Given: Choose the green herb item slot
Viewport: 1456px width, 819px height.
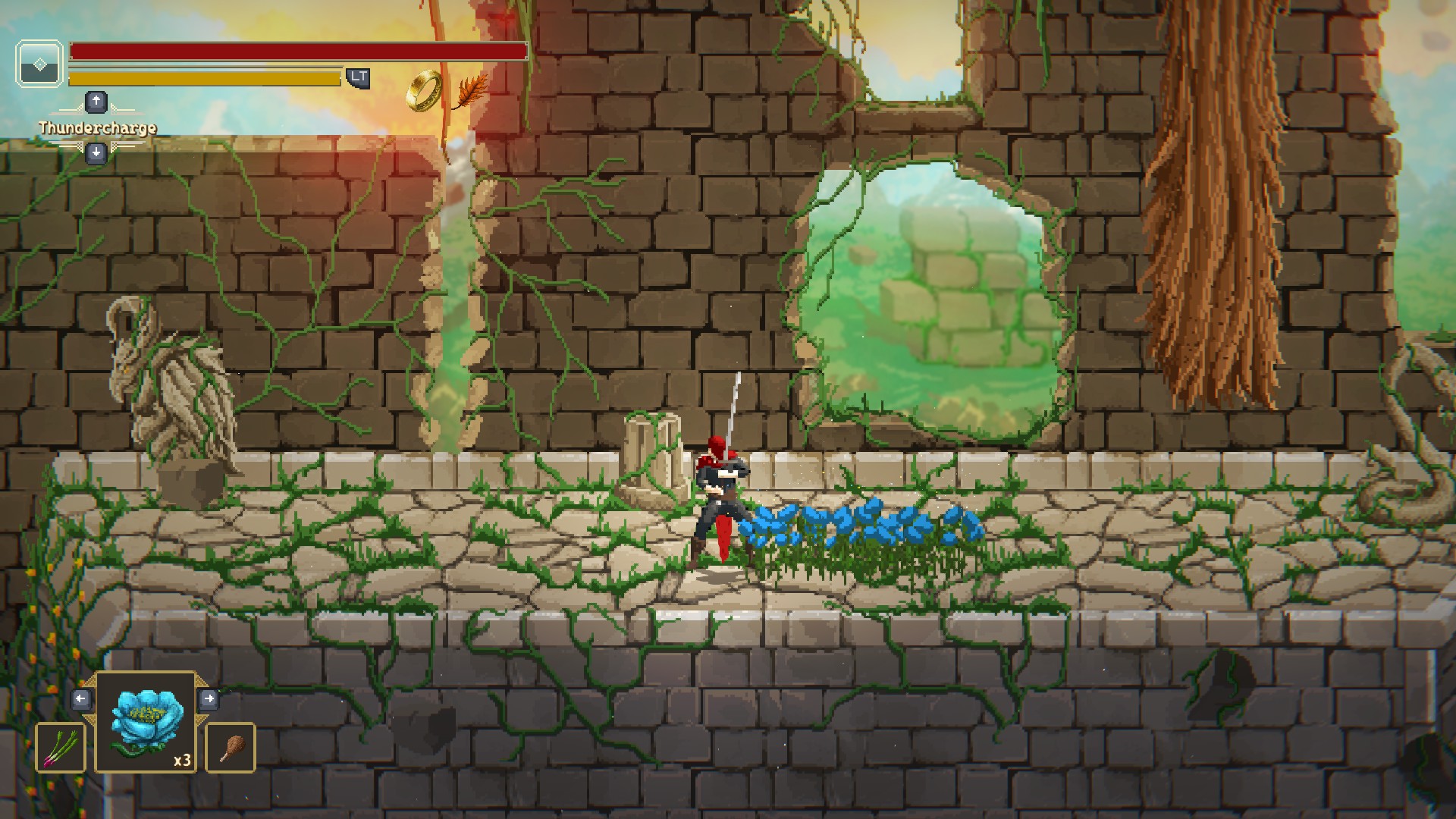Looking at the screenshot, I should coord(61,748).
